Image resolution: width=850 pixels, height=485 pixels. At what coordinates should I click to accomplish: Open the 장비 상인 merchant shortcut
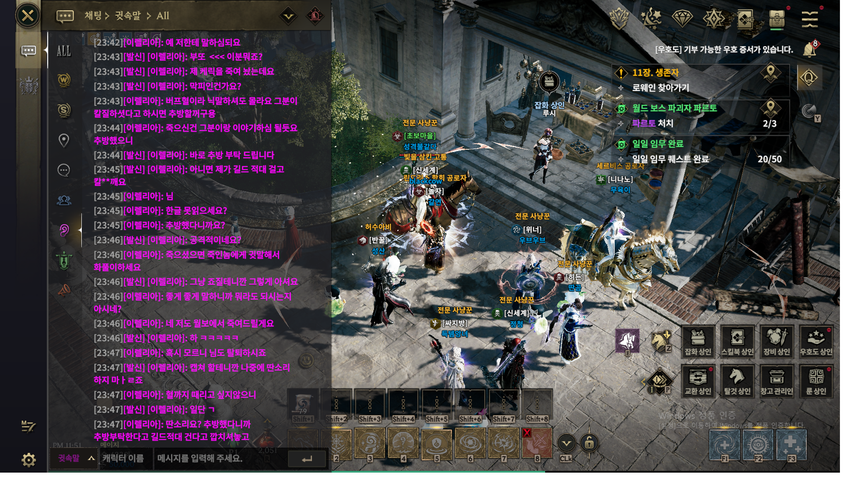[776, 341]
